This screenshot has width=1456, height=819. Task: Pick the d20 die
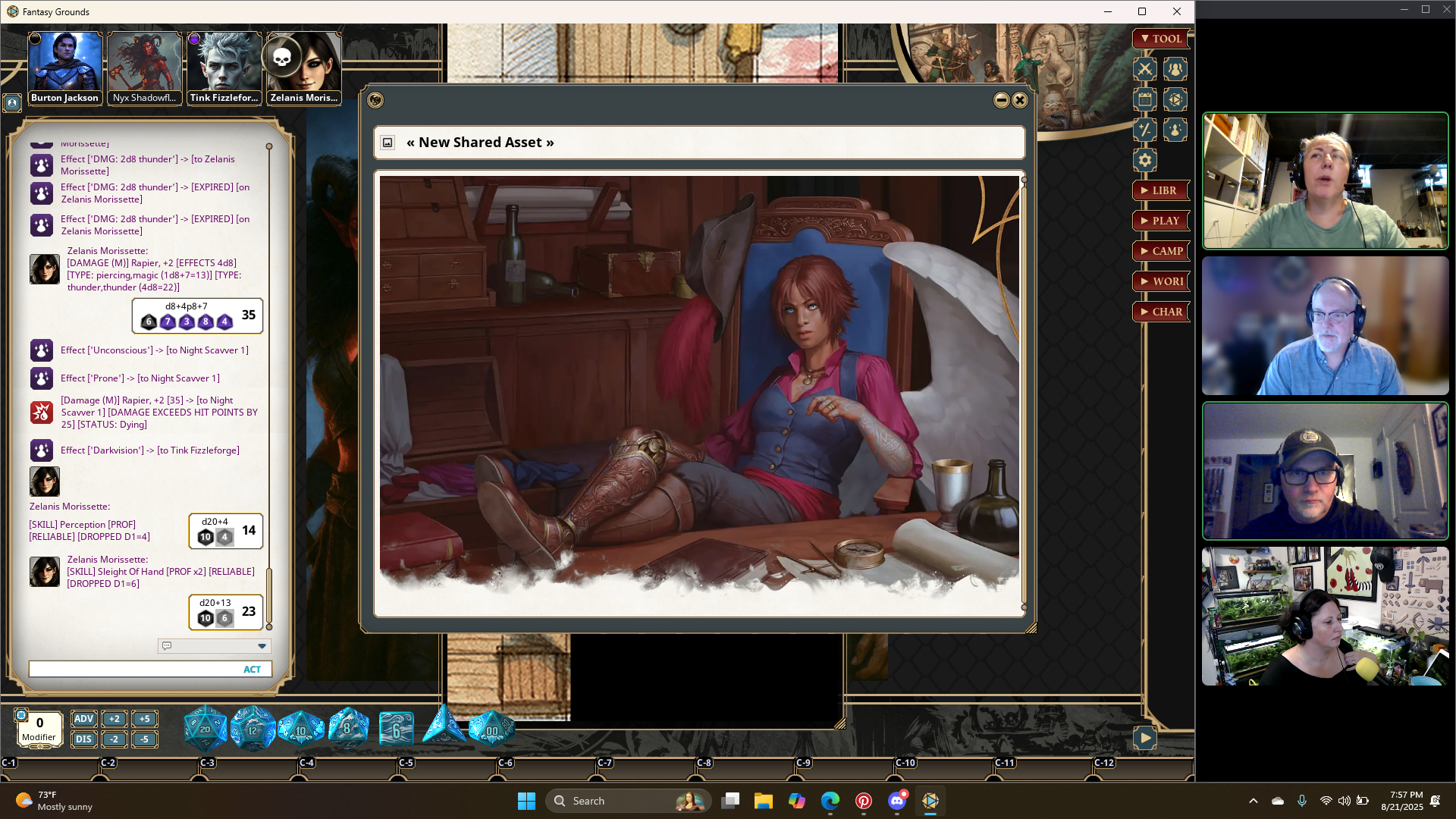(205, 730)
